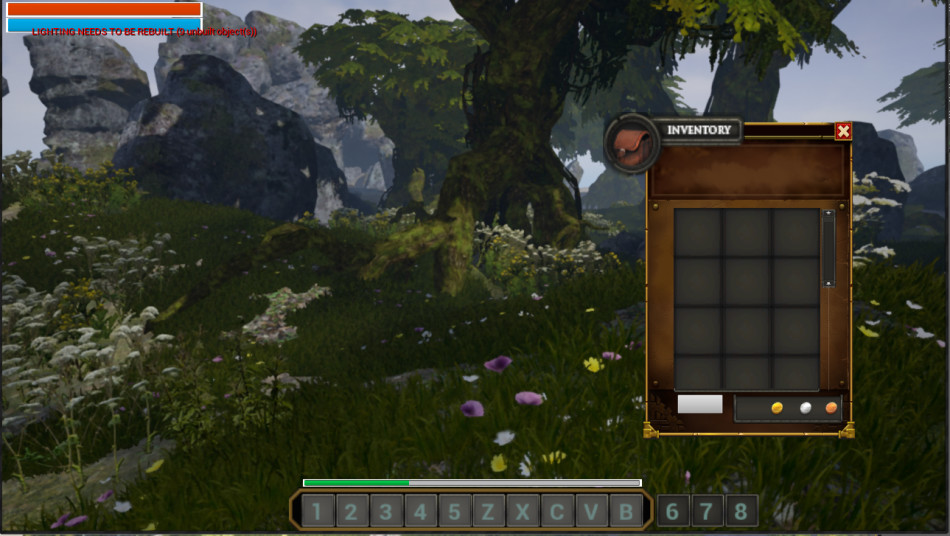Choose quick slot 7
950x536 pixels.
707,511
